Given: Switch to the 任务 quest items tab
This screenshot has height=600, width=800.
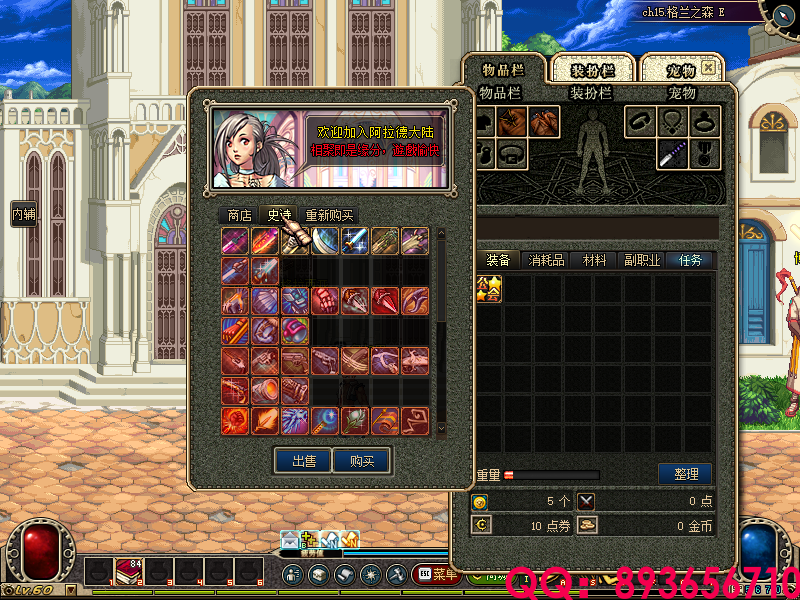Looking at the screenshot, I should (691, 260).
